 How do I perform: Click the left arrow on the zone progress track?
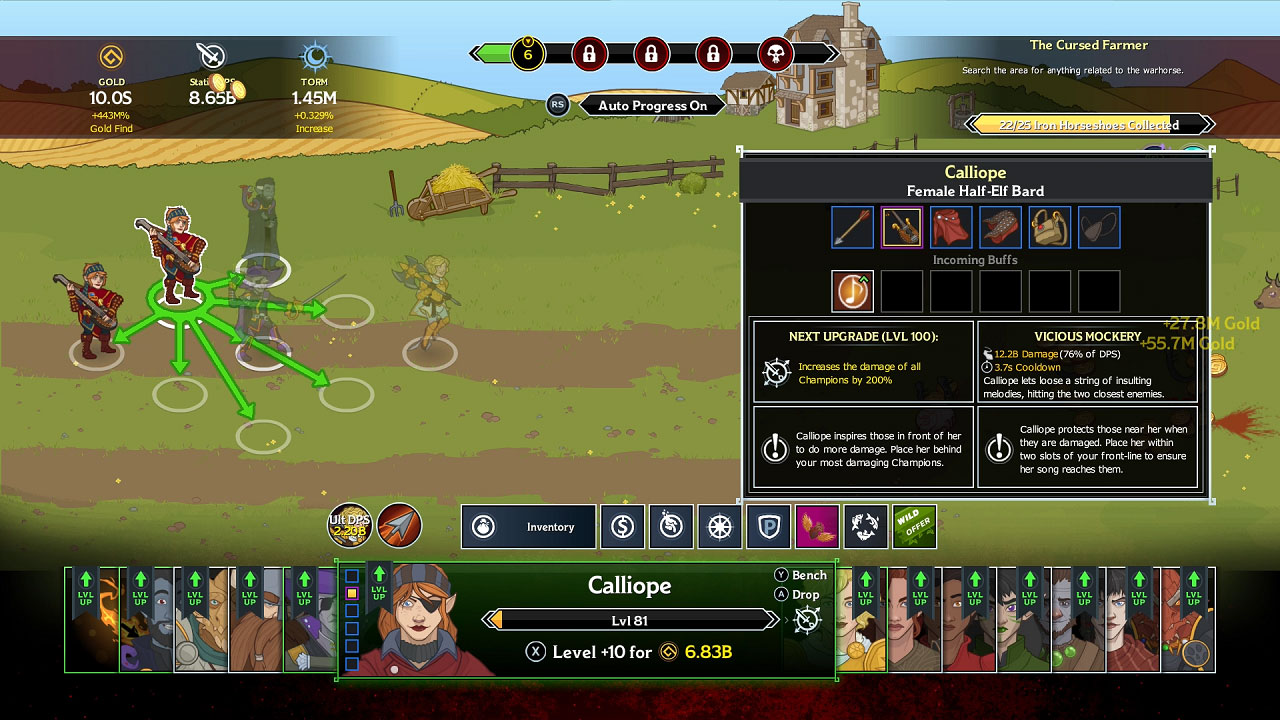coord(475,54)
